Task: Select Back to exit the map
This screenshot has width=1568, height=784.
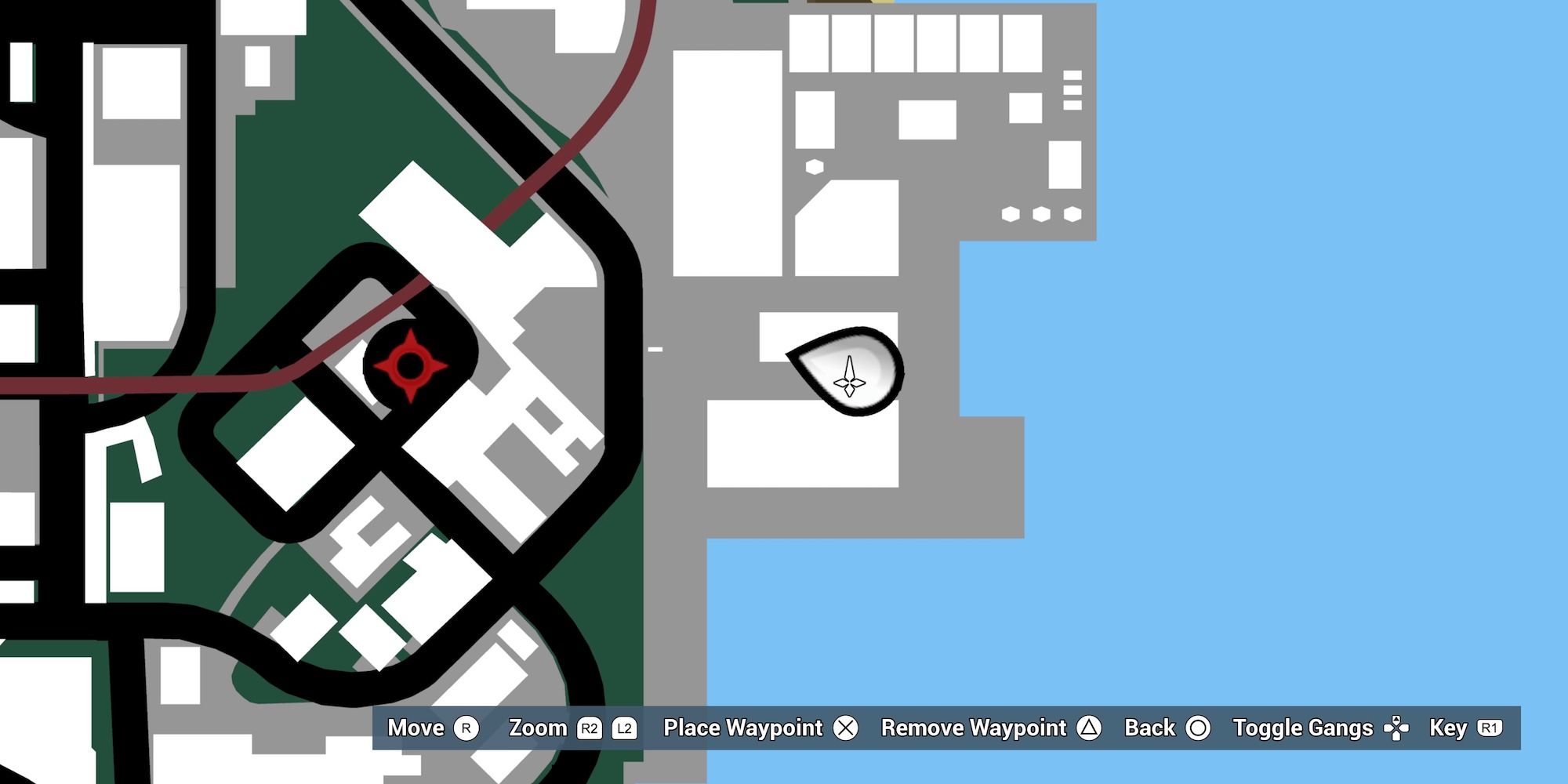Action: click(1149, 728)
